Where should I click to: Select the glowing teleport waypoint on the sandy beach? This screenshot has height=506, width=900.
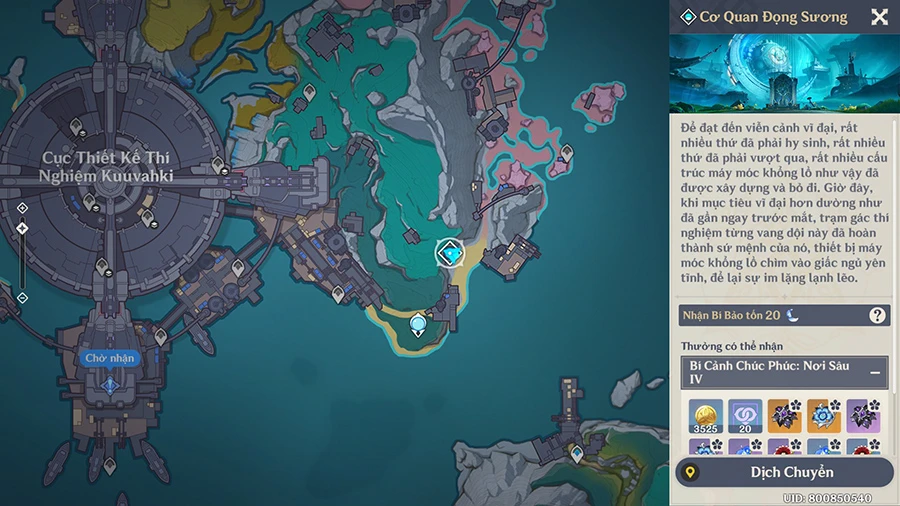[x=418, y=323]
